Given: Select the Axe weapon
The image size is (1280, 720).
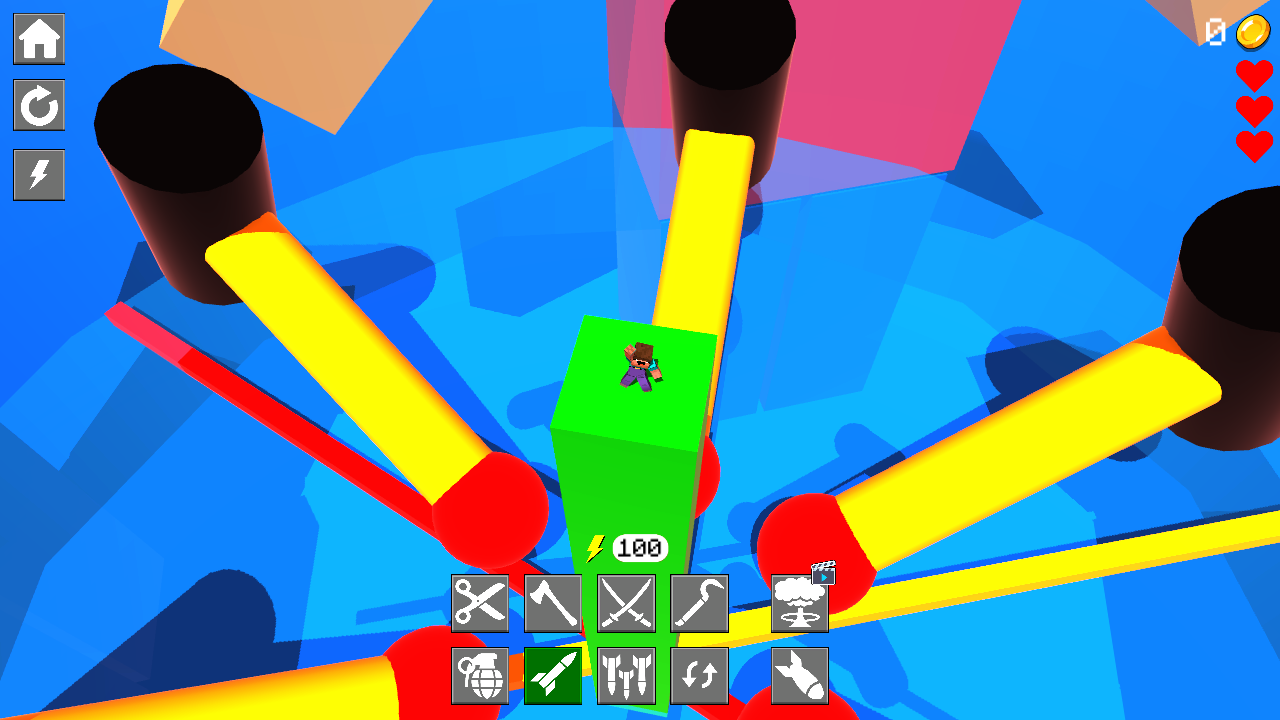Looking at the screenshot, I should [553, 603].
